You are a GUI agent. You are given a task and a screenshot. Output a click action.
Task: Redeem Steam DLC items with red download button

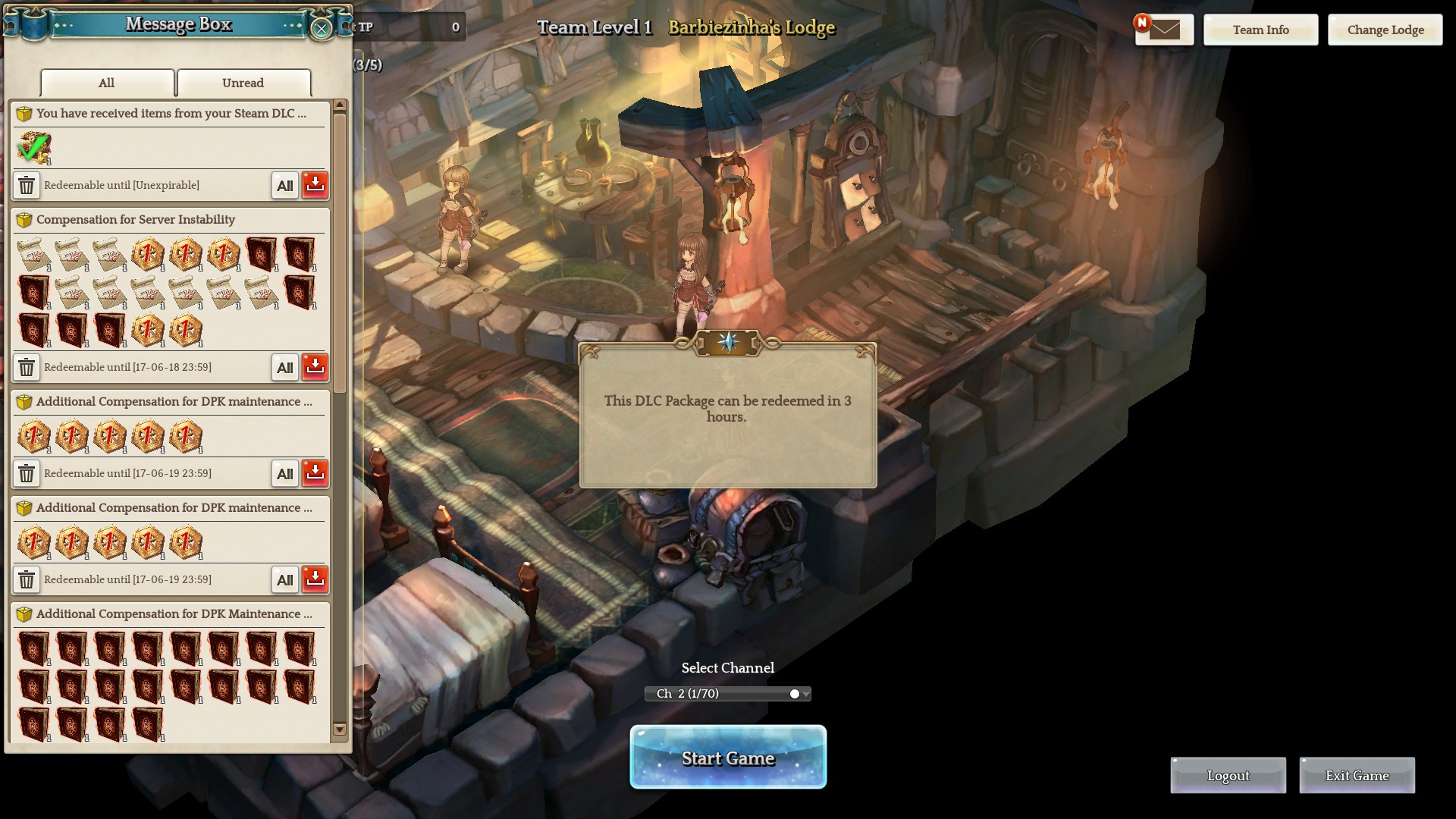coord(315,185)
